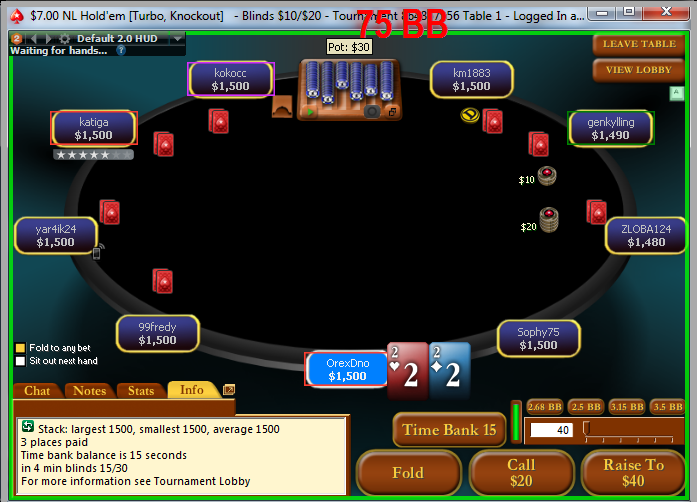Raise to $40

(633, 473)
